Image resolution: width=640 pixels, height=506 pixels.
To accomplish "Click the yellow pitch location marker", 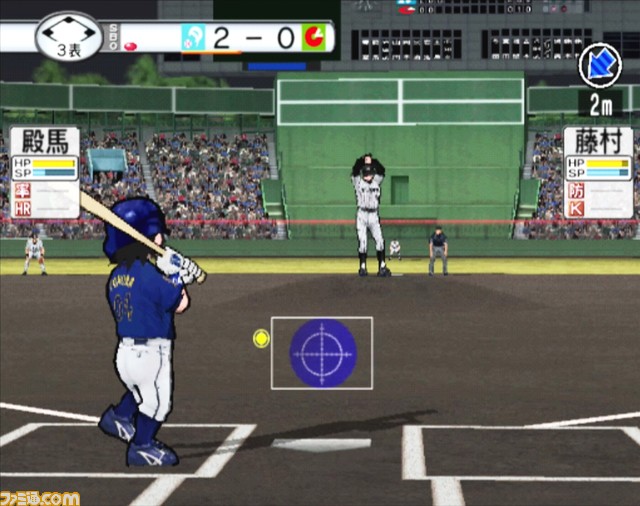I will [x=261, y=338].
